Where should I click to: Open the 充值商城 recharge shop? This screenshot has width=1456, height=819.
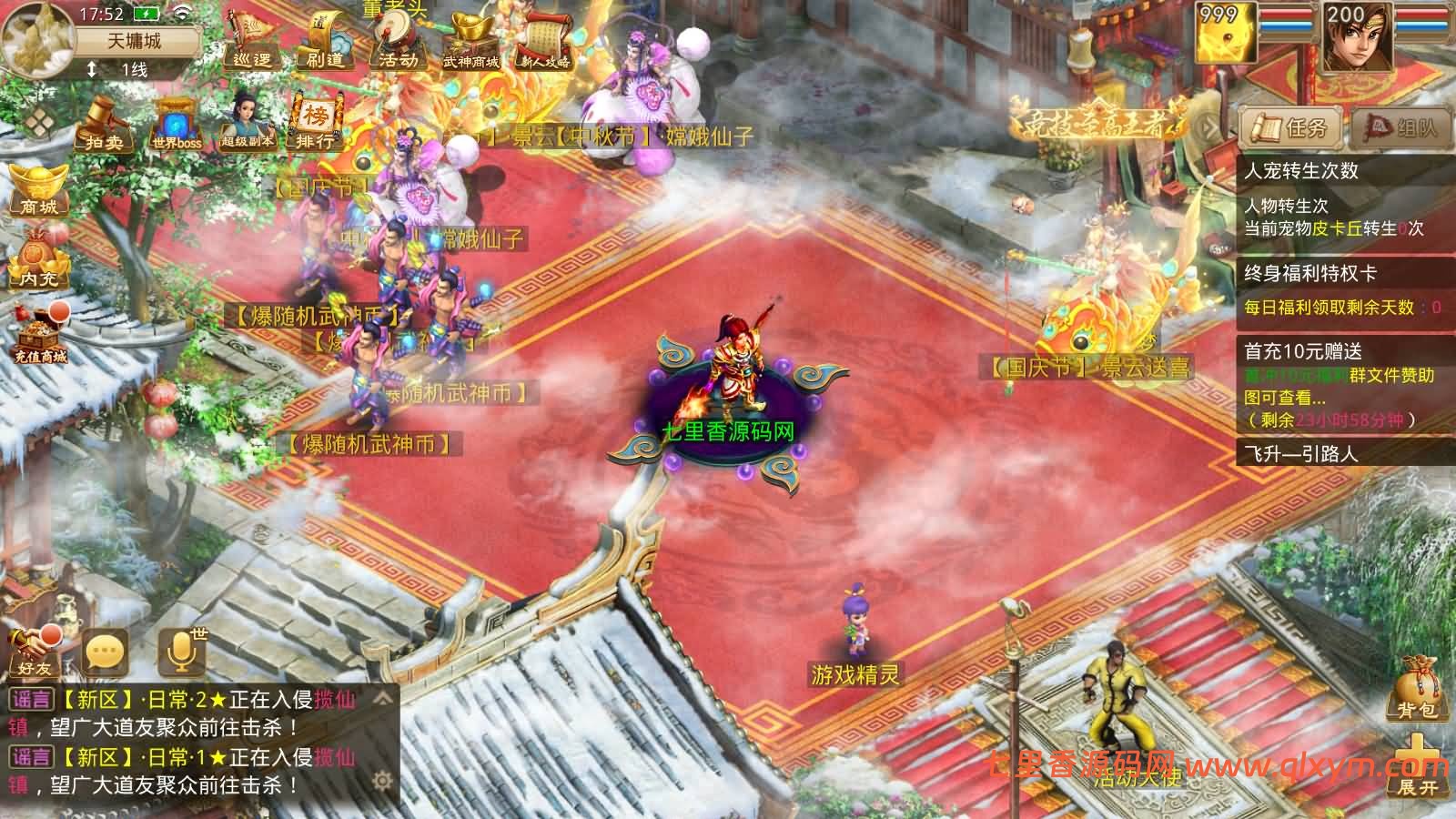(x=40, y=333)
